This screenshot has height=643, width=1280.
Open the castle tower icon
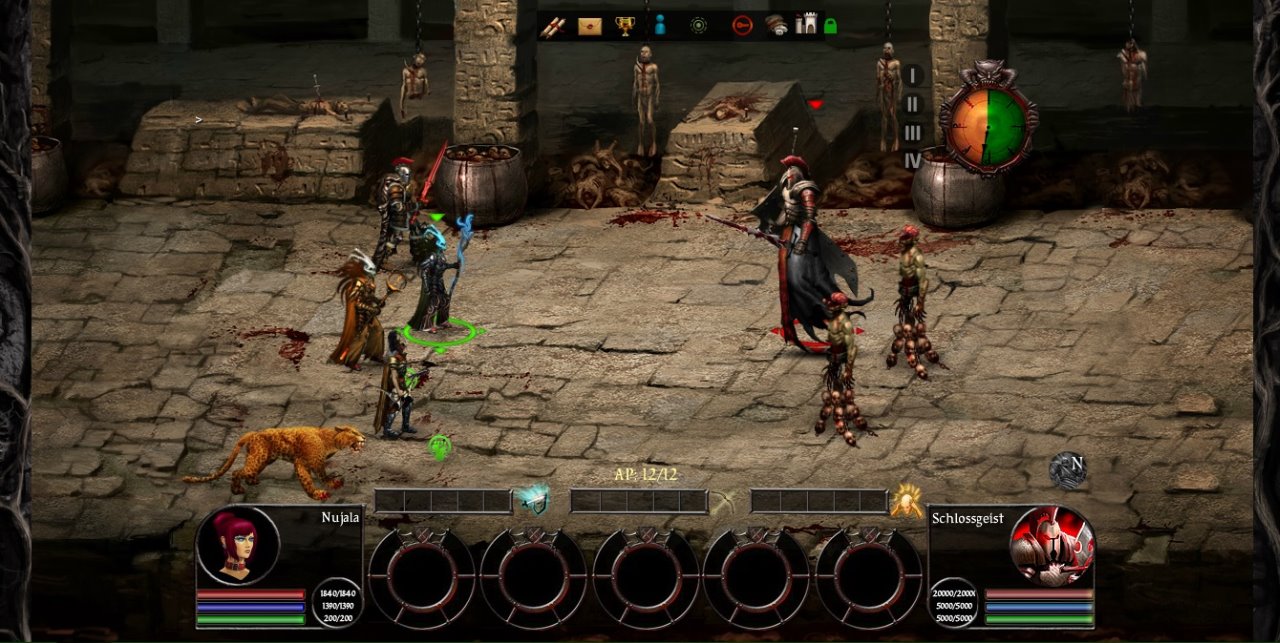click(806, 26)
